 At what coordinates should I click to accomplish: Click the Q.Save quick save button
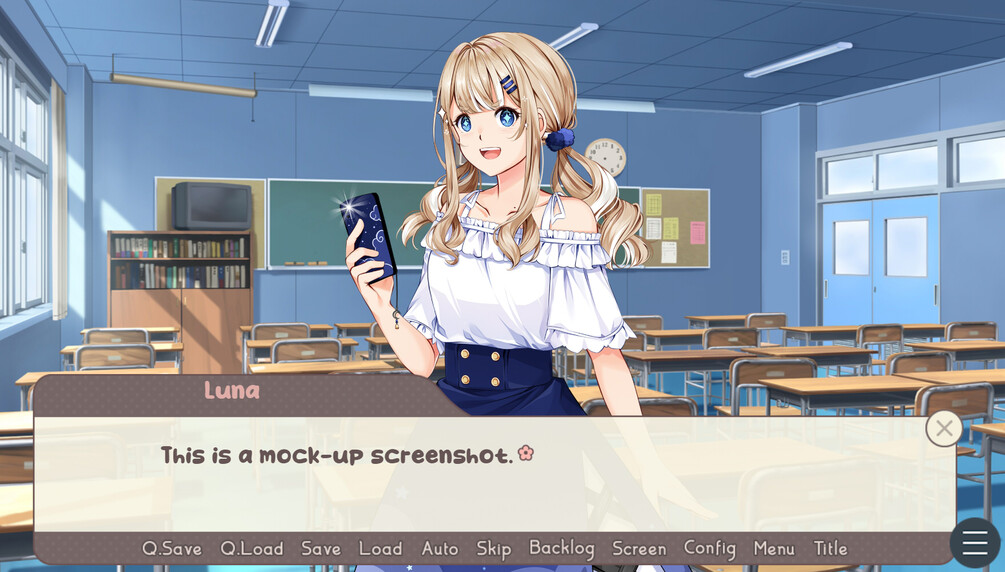coord(172,548)
